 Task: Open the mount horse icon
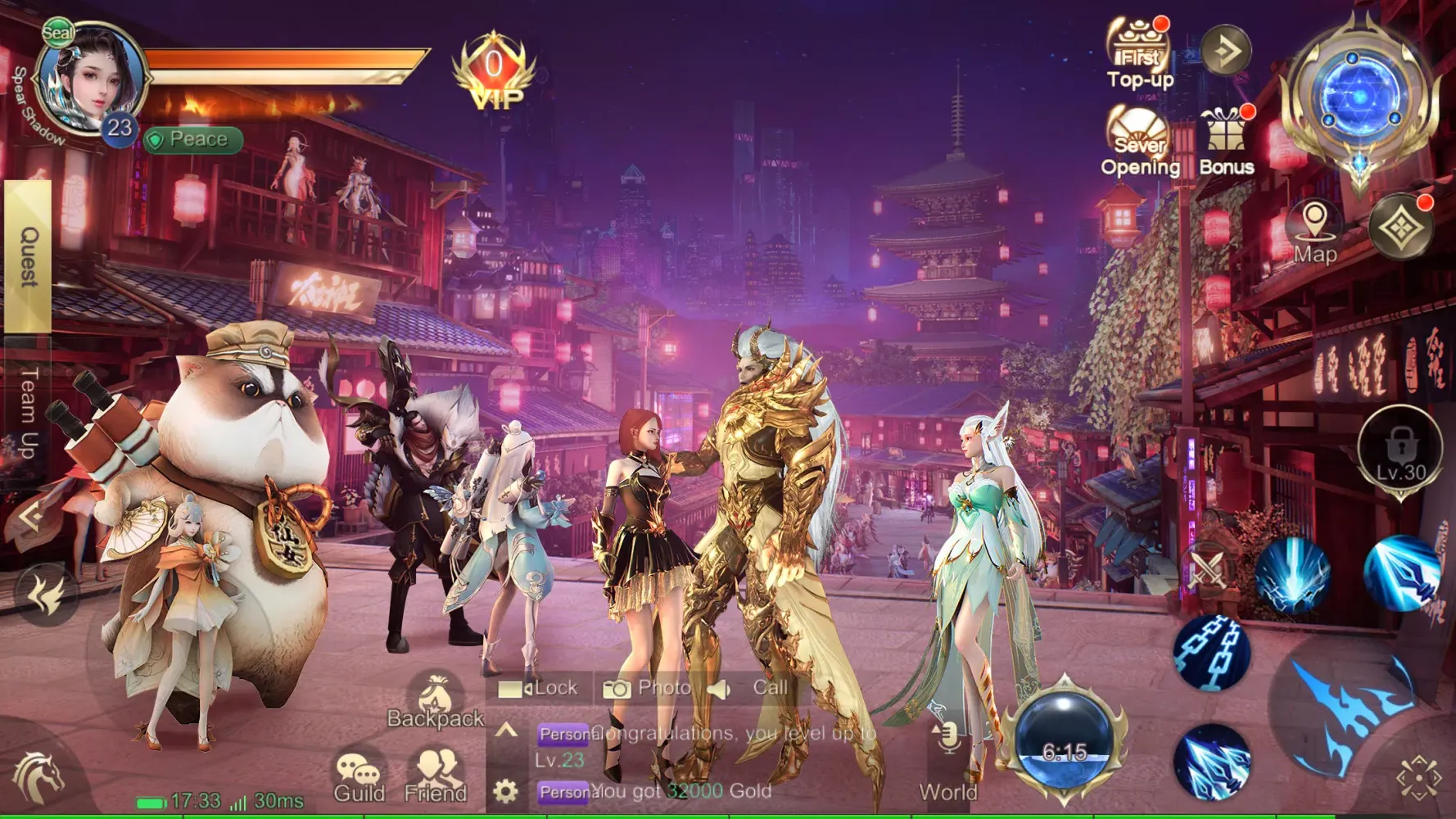click(x=38, y=776)
